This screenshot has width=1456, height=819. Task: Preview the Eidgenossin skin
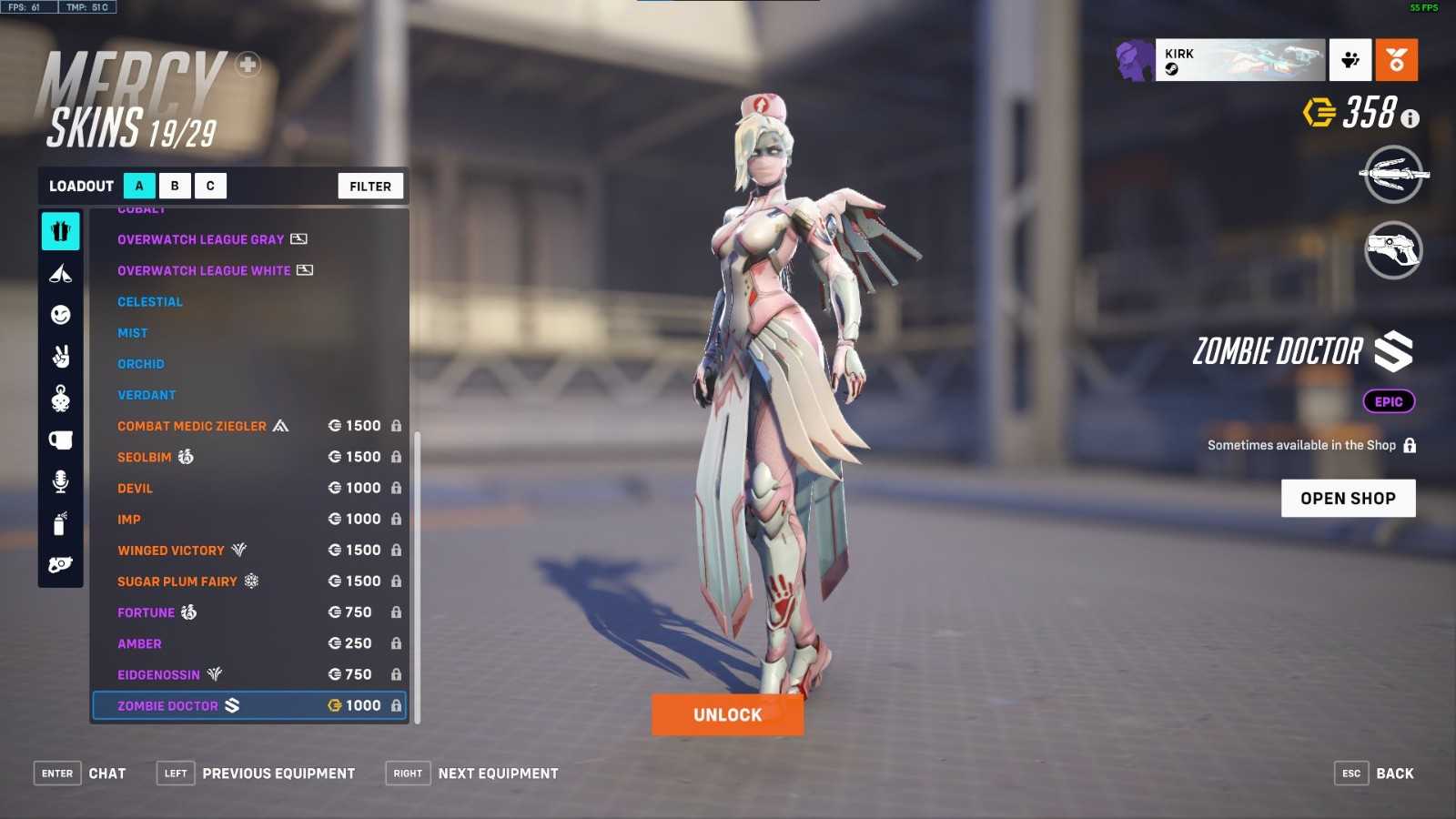click(158, 675)
